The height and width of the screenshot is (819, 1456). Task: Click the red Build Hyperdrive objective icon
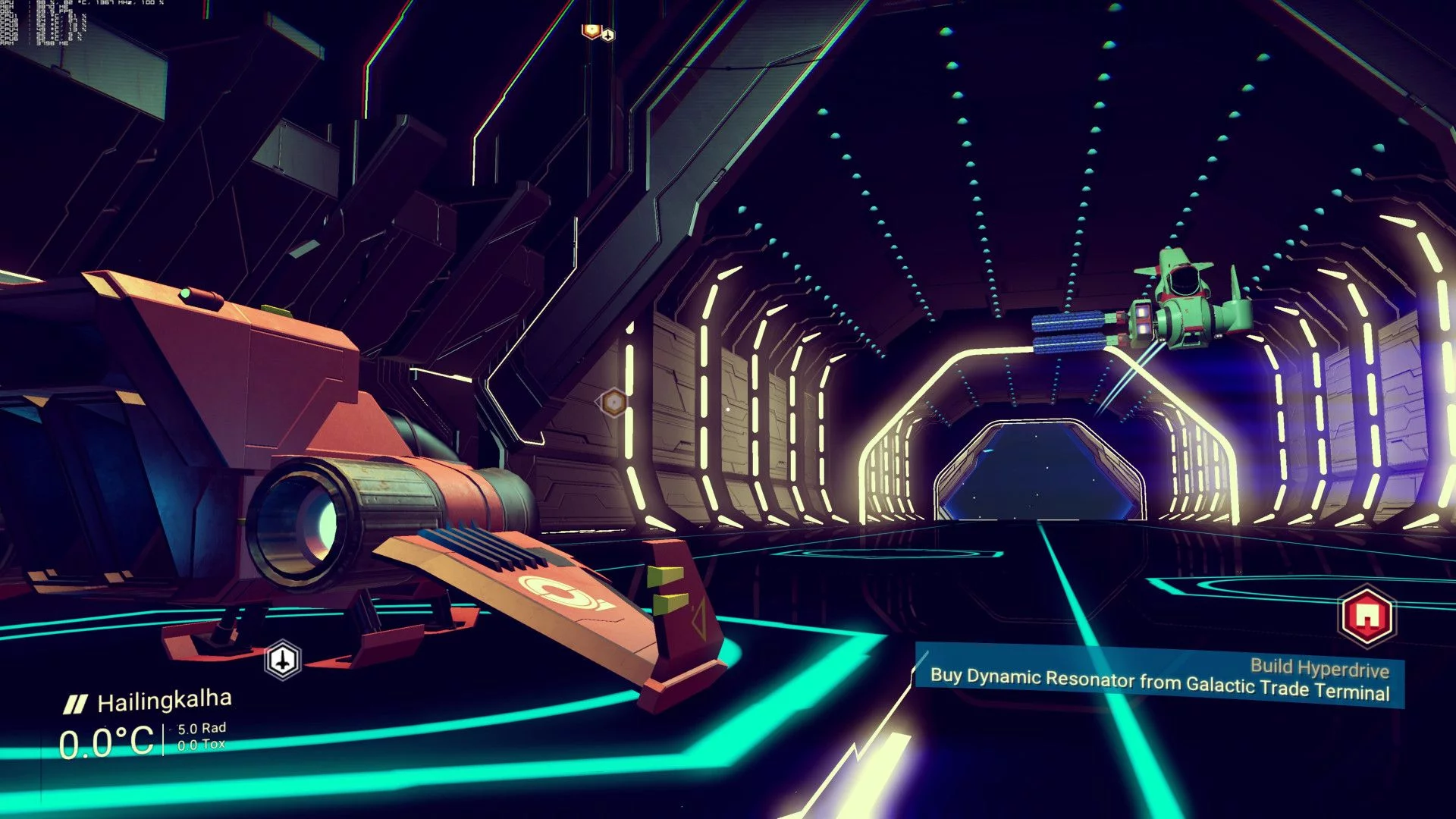(x=1366, y=617)
